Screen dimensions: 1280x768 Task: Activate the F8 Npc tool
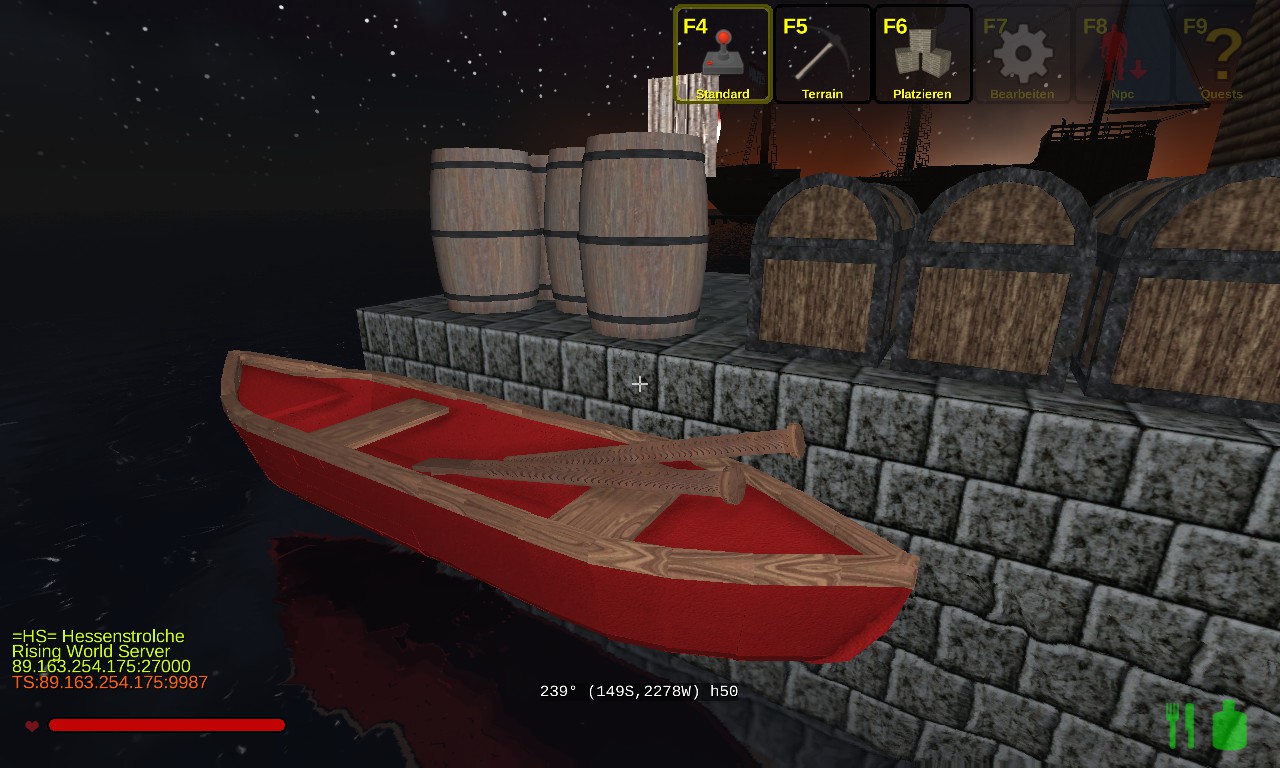pyautogui.click(x=1122, y=54)
